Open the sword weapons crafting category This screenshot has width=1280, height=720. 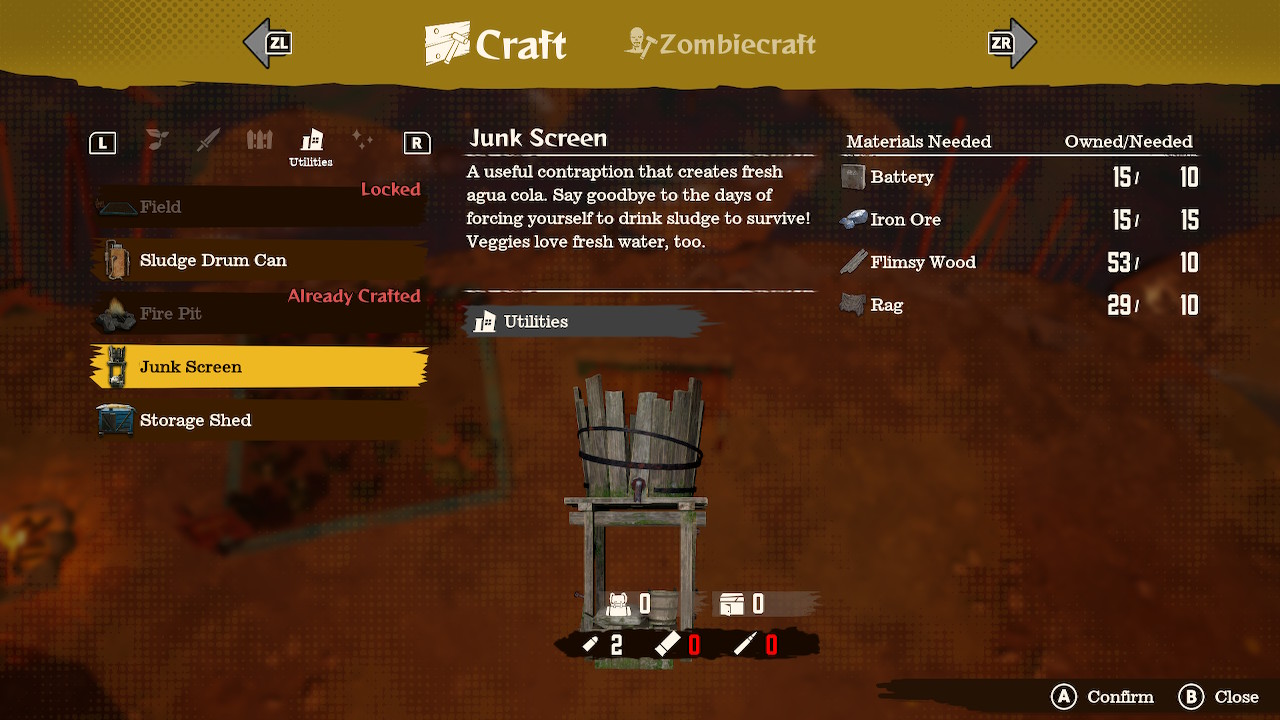[x=208, y=140]
